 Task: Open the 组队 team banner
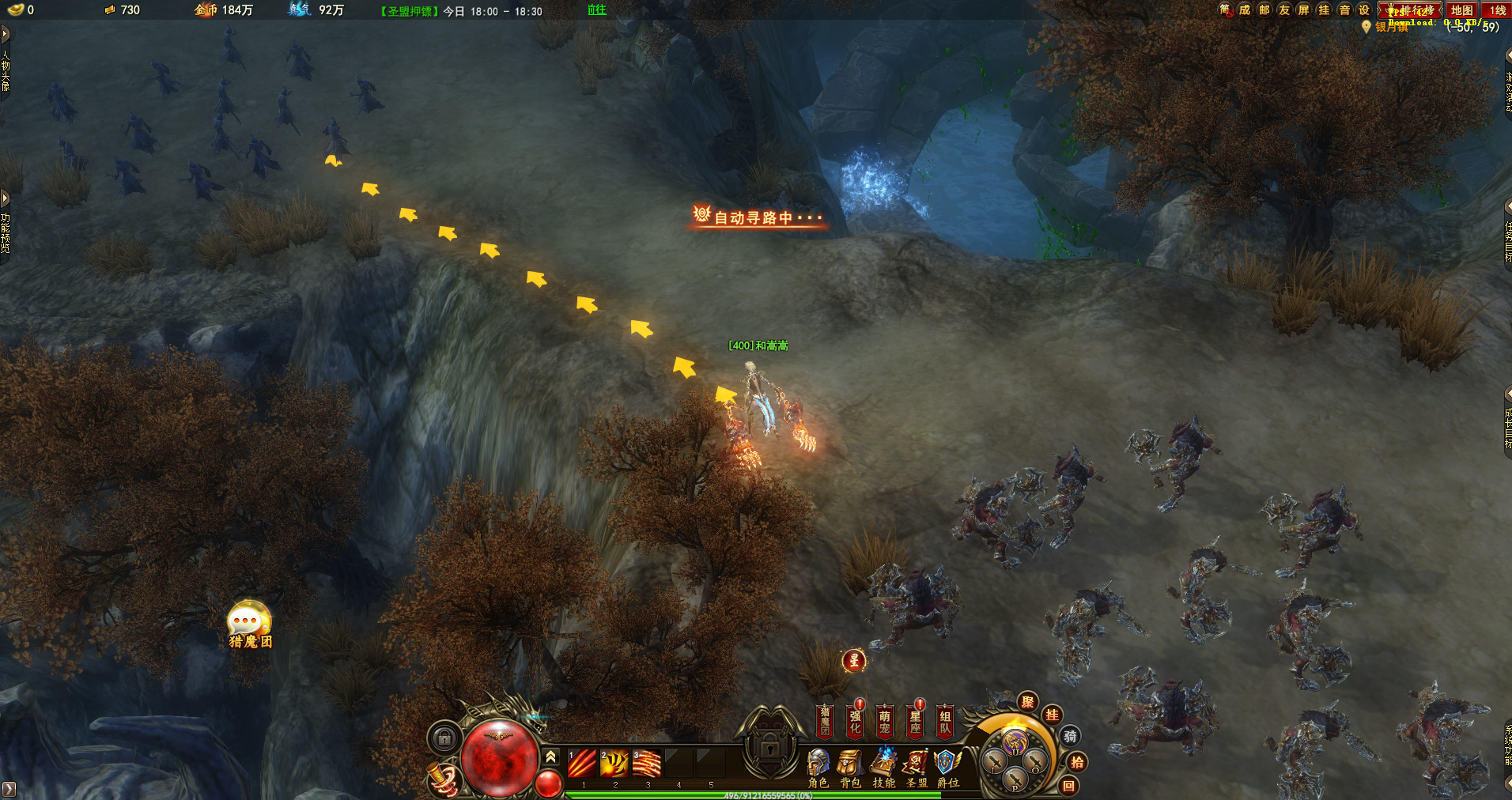(945, 721)
